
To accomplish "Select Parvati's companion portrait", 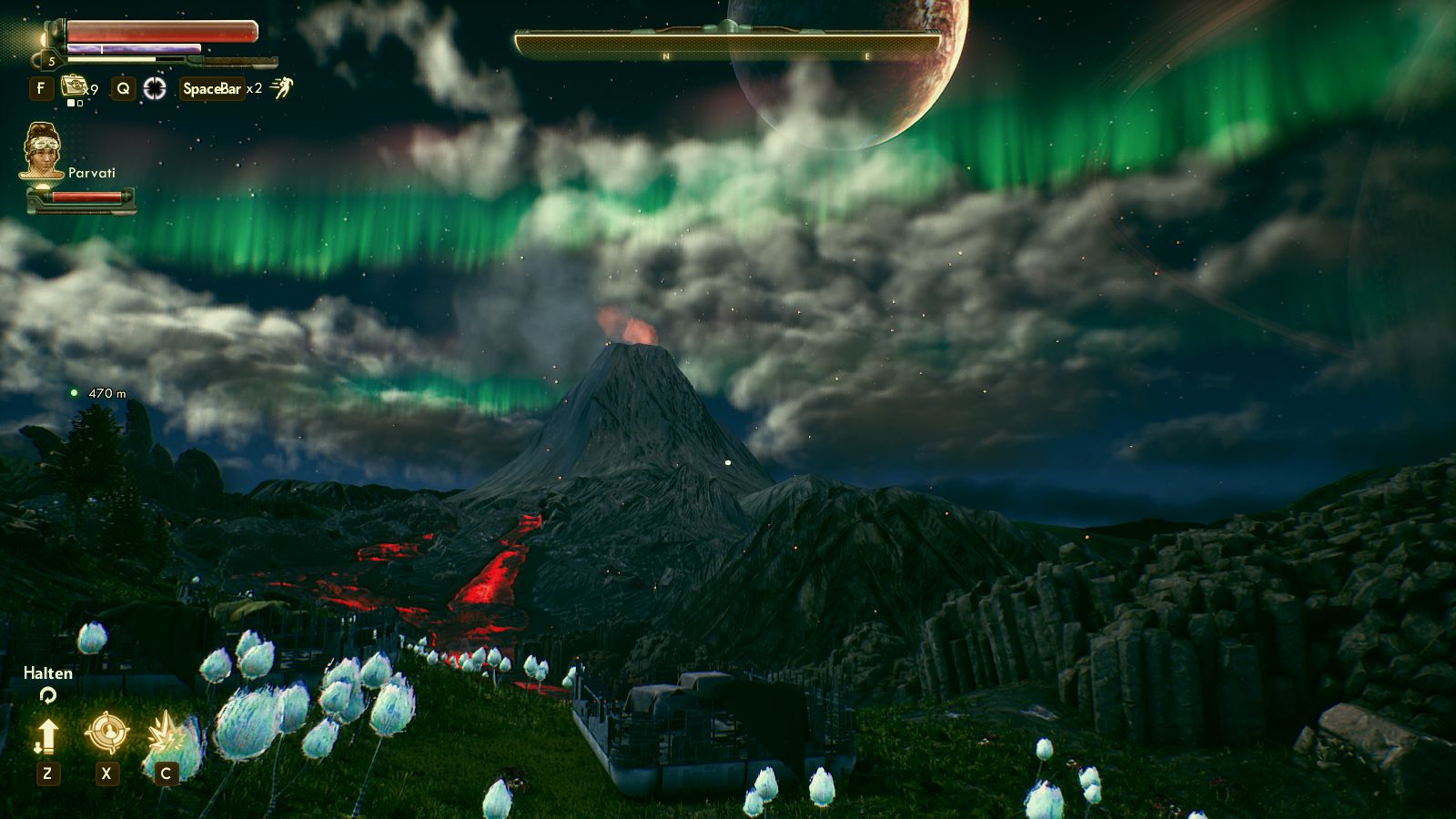I will 42,152.
